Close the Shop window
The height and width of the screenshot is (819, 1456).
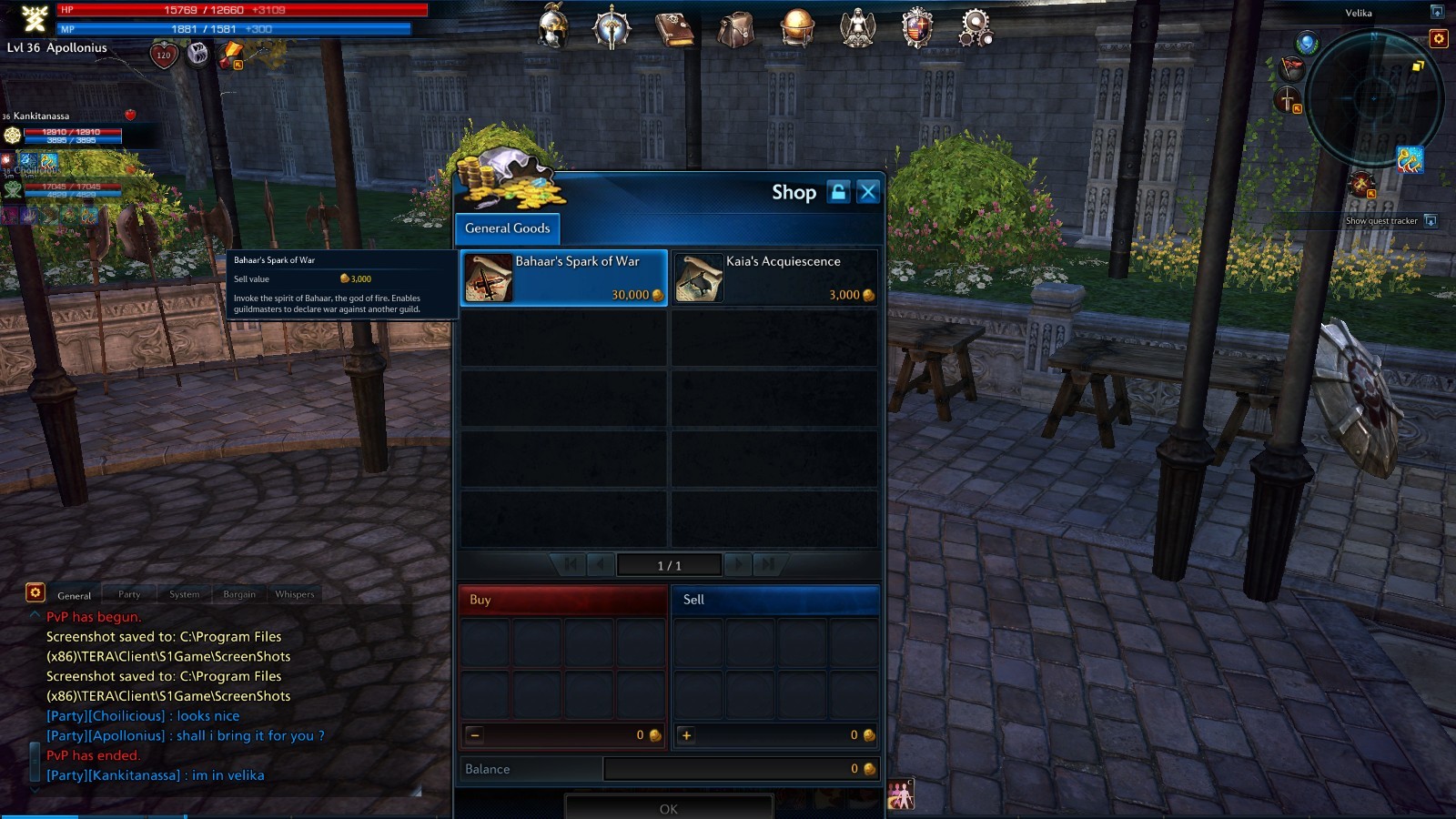point(868,192)
